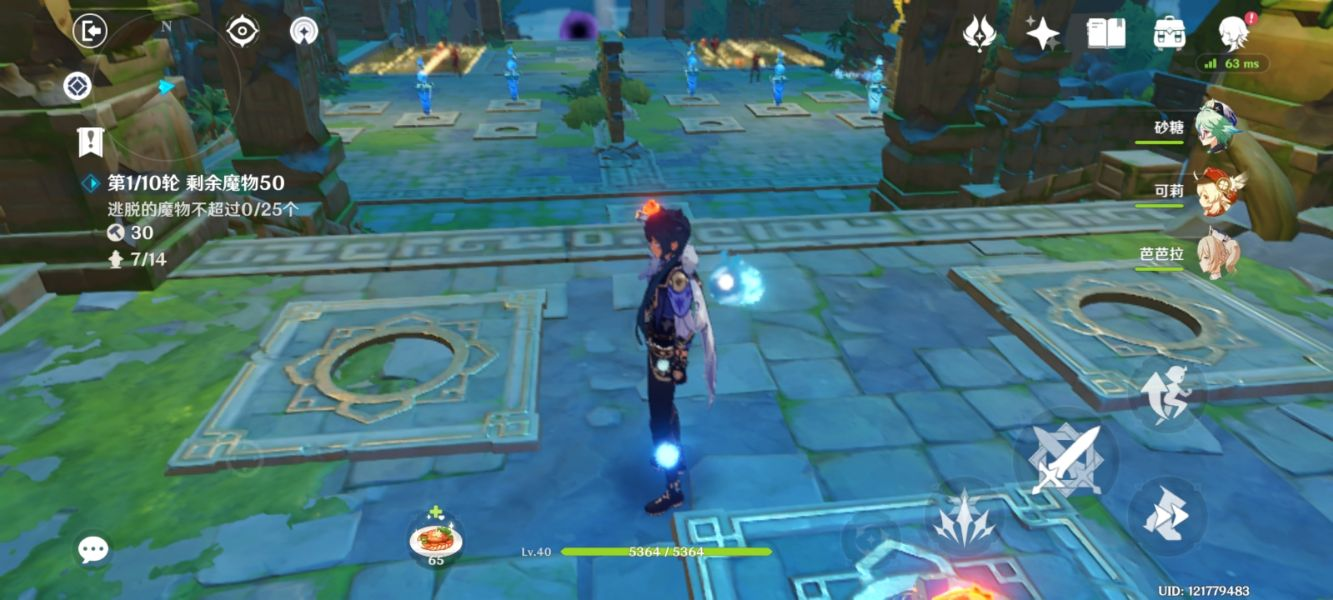Screen dimensions: 1333x600
Task: Use the quick food dish item
Action: tap(436, 540)
